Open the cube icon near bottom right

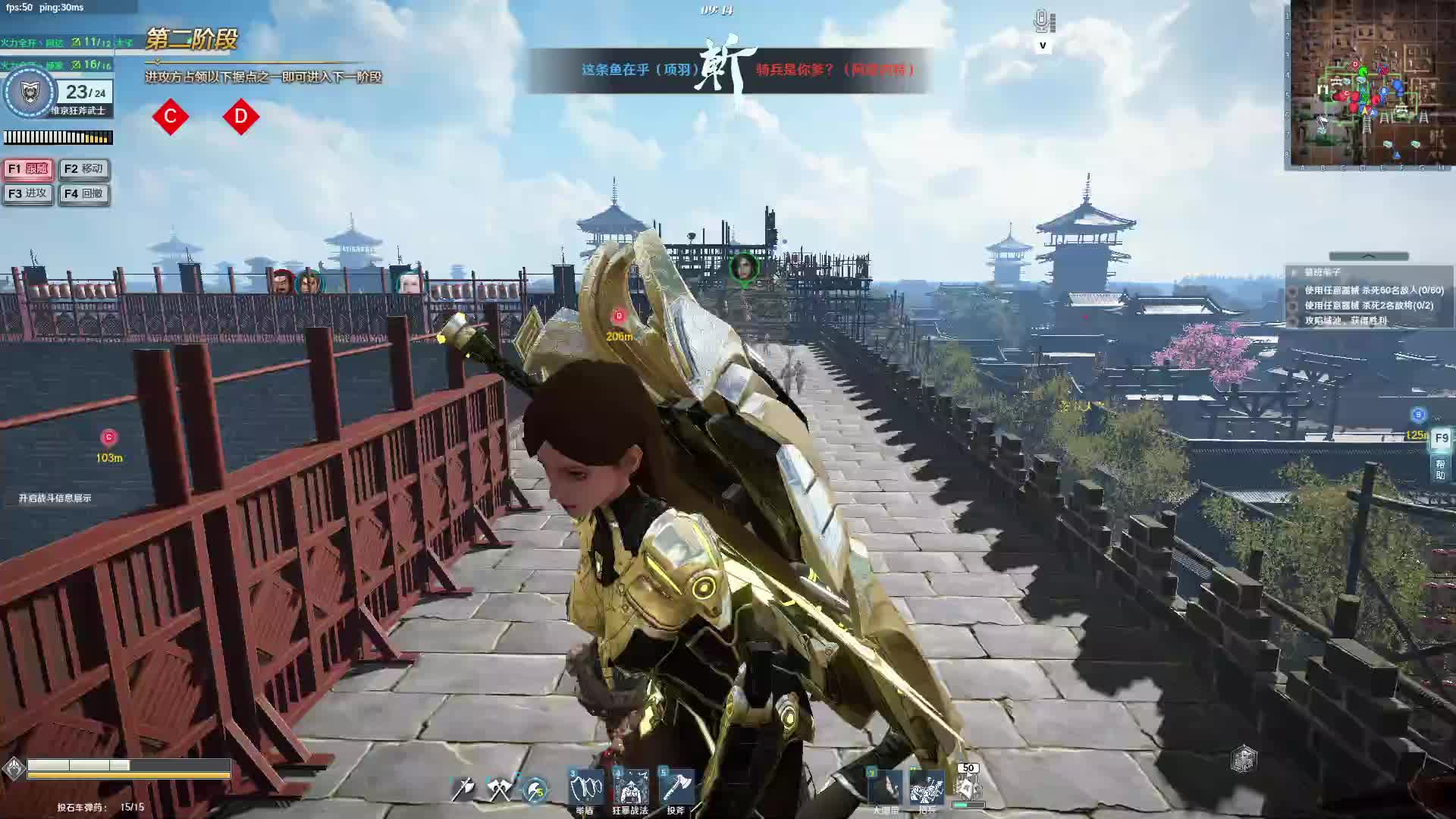pyautogui.click(x=1244, y=758)
